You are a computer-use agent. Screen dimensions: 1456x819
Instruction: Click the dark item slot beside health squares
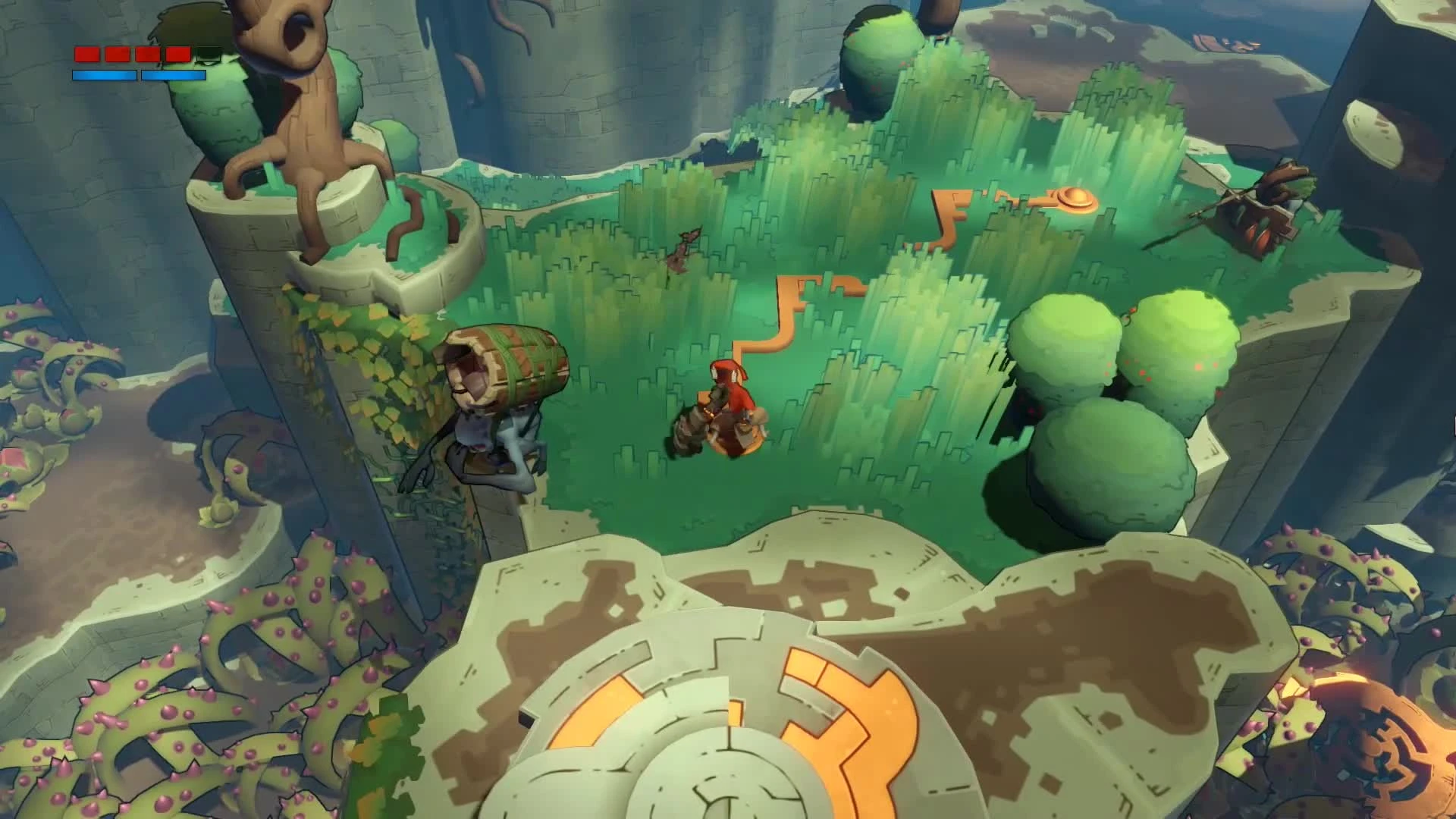click(208, 54)
